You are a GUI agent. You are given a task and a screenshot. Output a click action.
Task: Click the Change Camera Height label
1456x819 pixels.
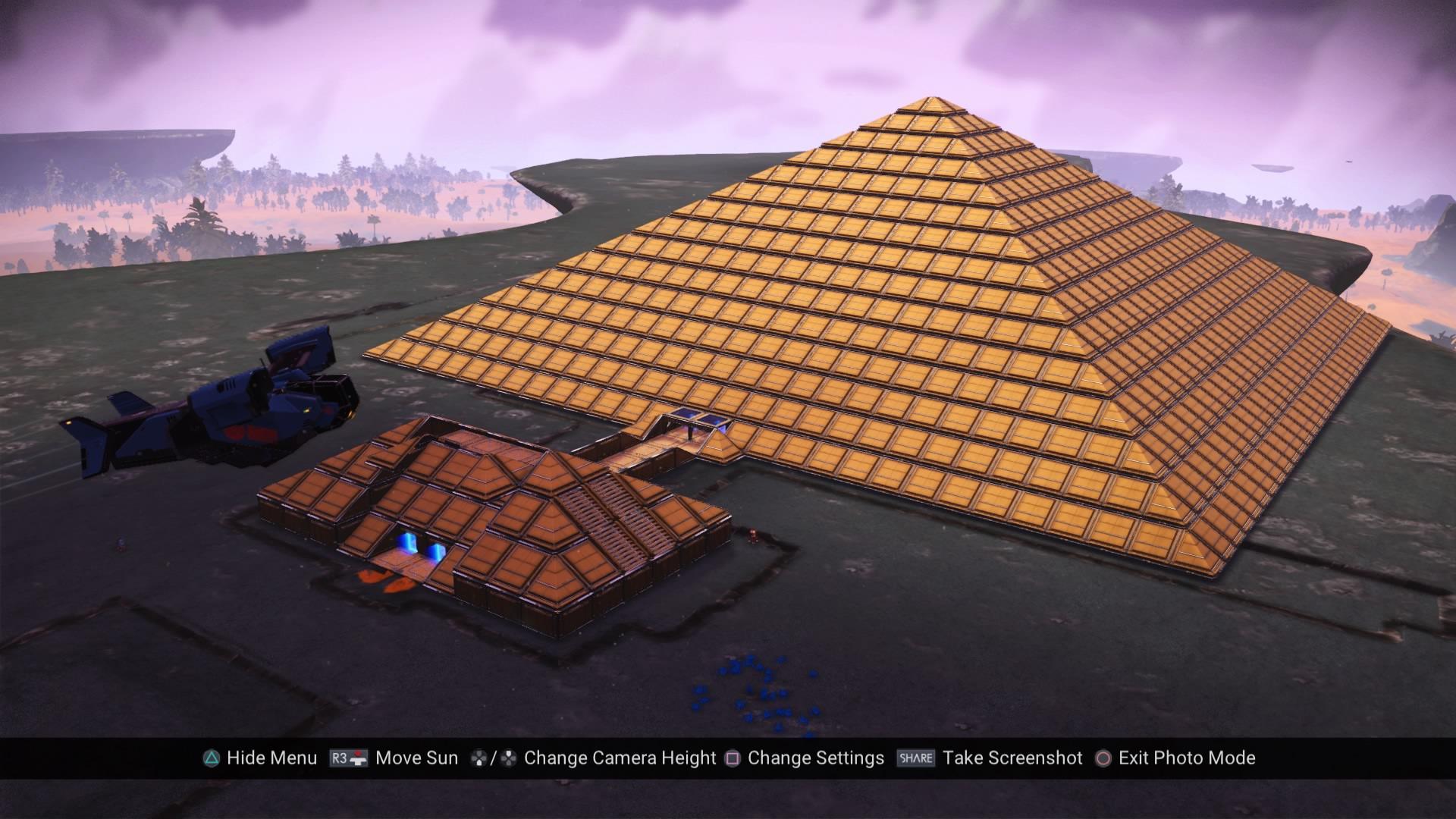(x=620, y=758)
